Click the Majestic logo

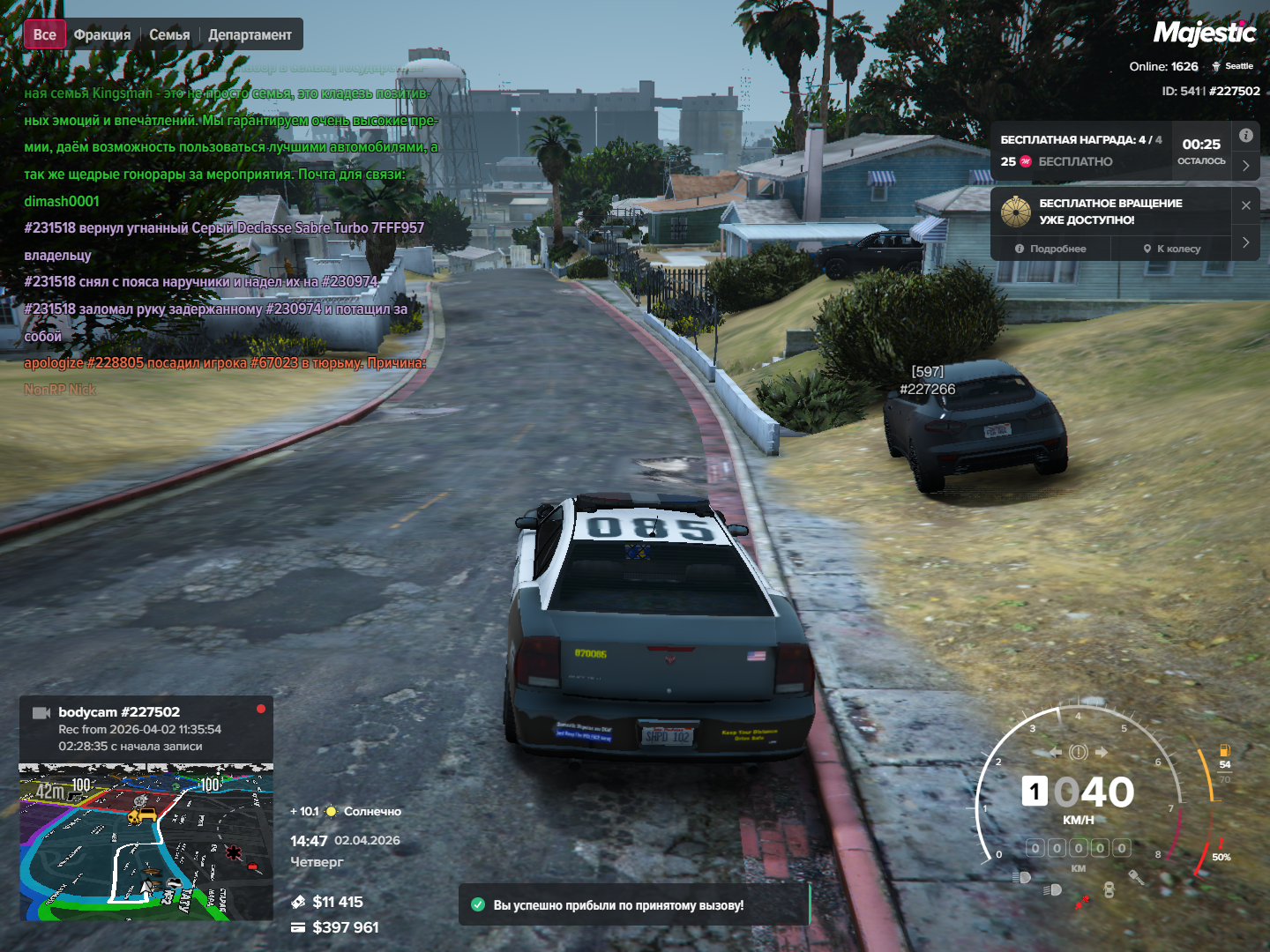tap(1204, 33)
